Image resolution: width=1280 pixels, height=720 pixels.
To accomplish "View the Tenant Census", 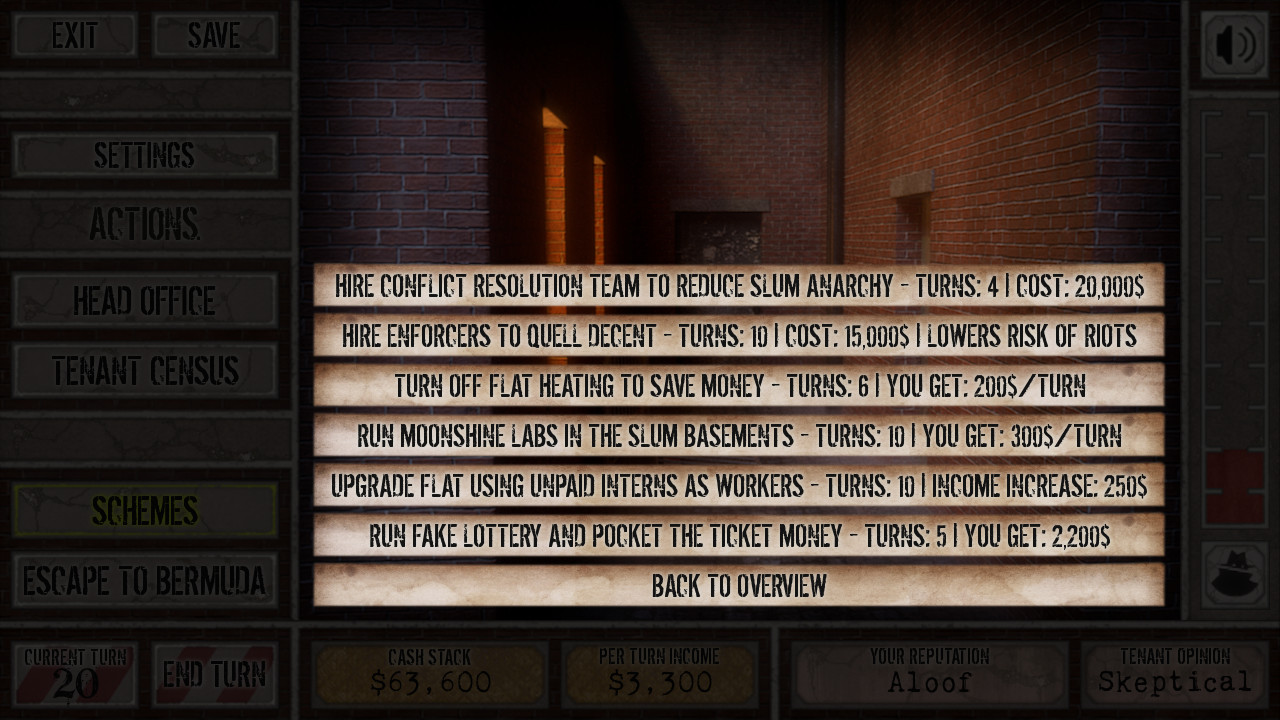I will (146, 370).
